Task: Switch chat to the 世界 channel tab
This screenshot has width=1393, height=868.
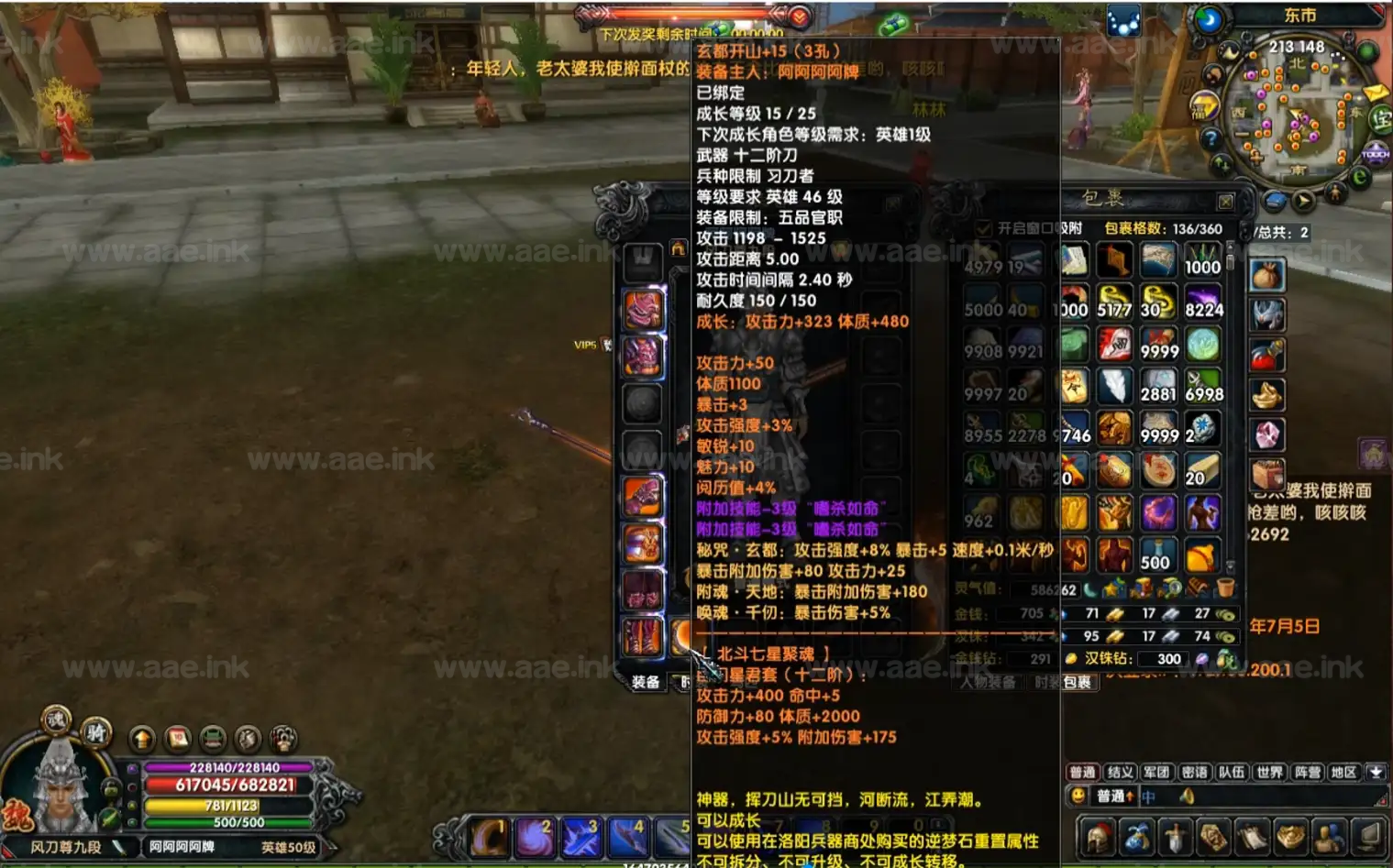Action: pos(1269,772)
